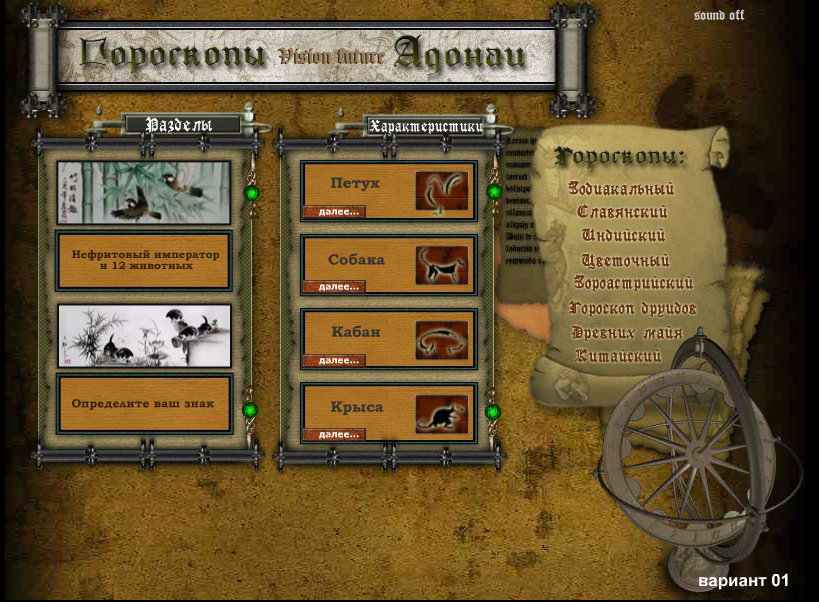Select the boar sign icon
819x602 pixels.
[x=441, y=339]
